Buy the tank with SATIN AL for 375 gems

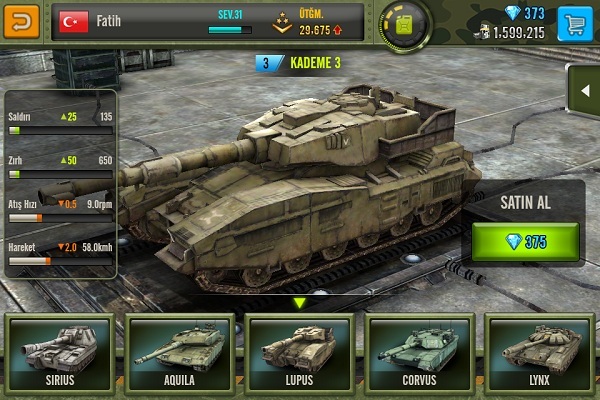525,243
